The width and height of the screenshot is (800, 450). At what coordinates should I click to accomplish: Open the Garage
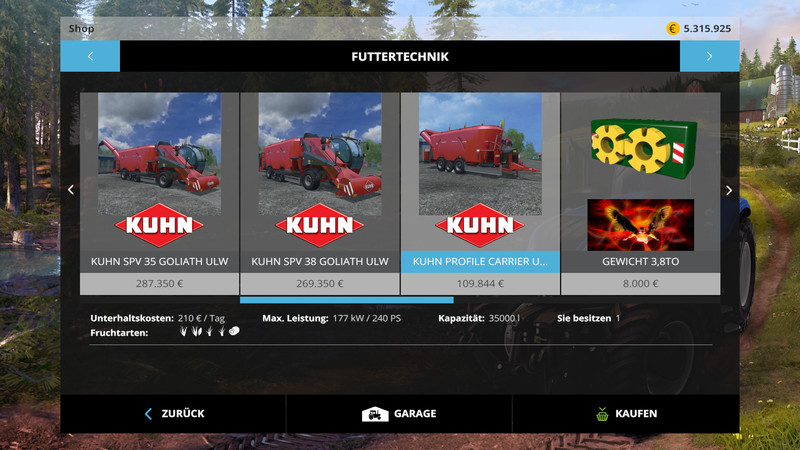tap(399, 413)
